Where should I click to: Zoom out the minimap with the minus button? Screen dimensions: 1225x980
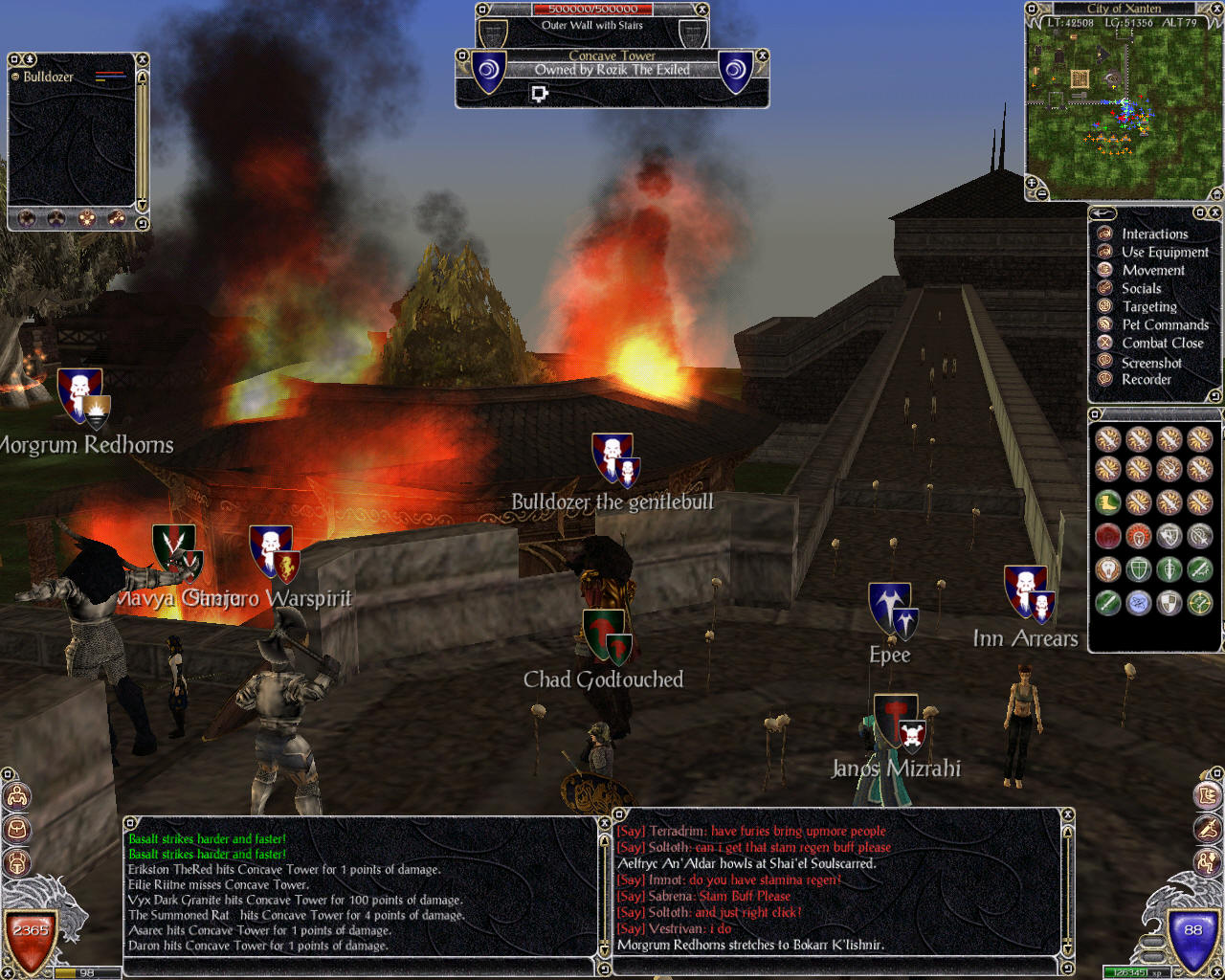[1043, 194]
